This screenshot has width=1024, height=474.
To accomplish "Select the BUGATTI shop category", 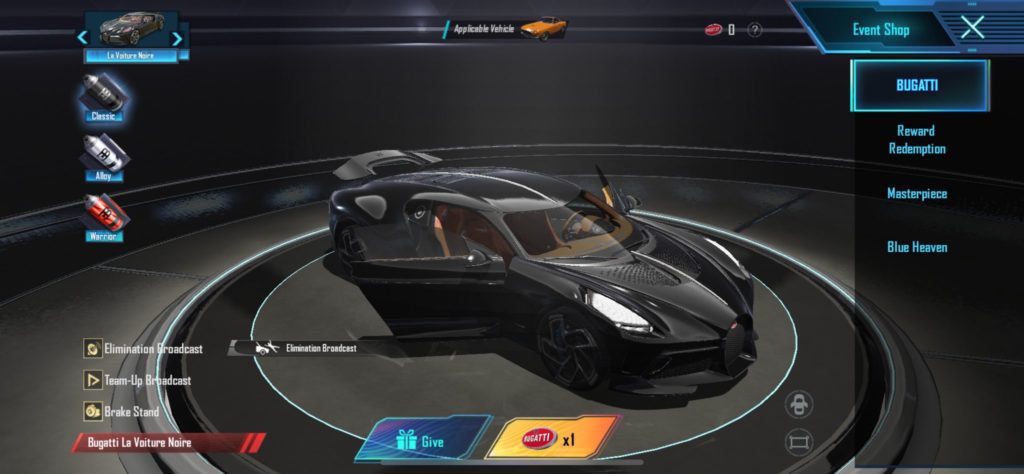I will tap(919, 85).
